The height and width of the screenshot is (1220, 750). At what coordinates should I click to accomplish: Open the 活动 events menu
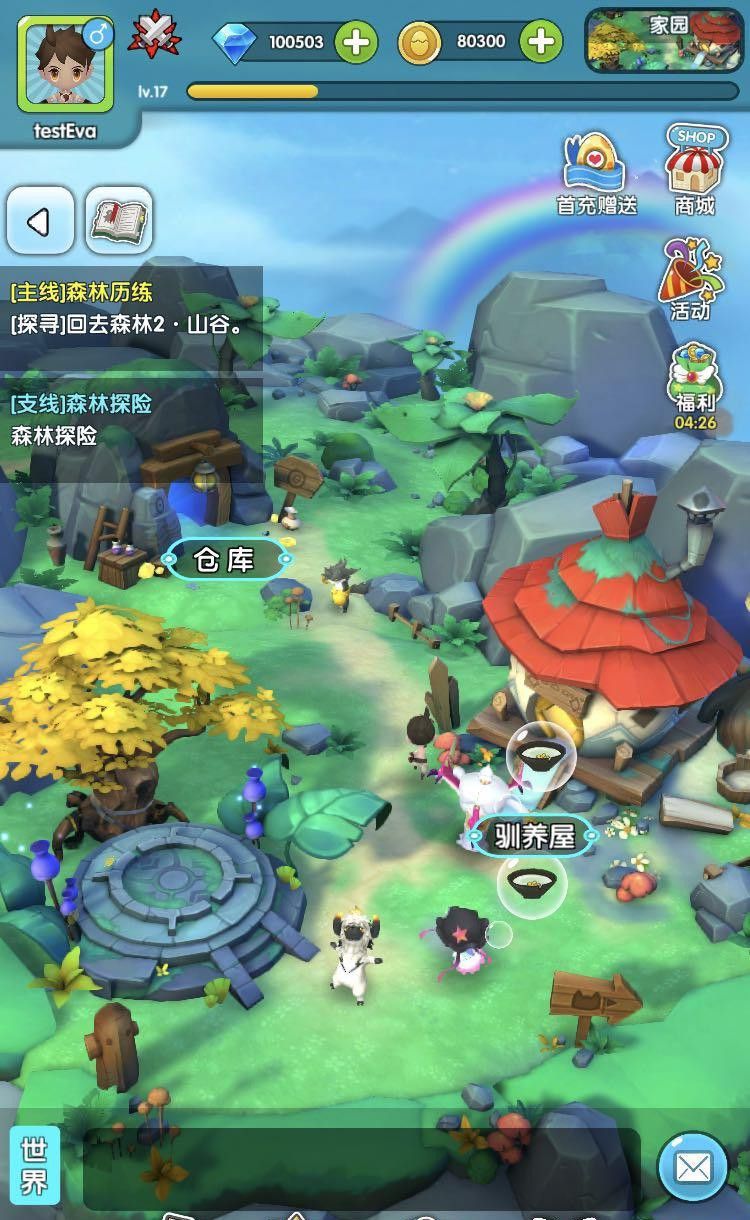click(690, 280)
